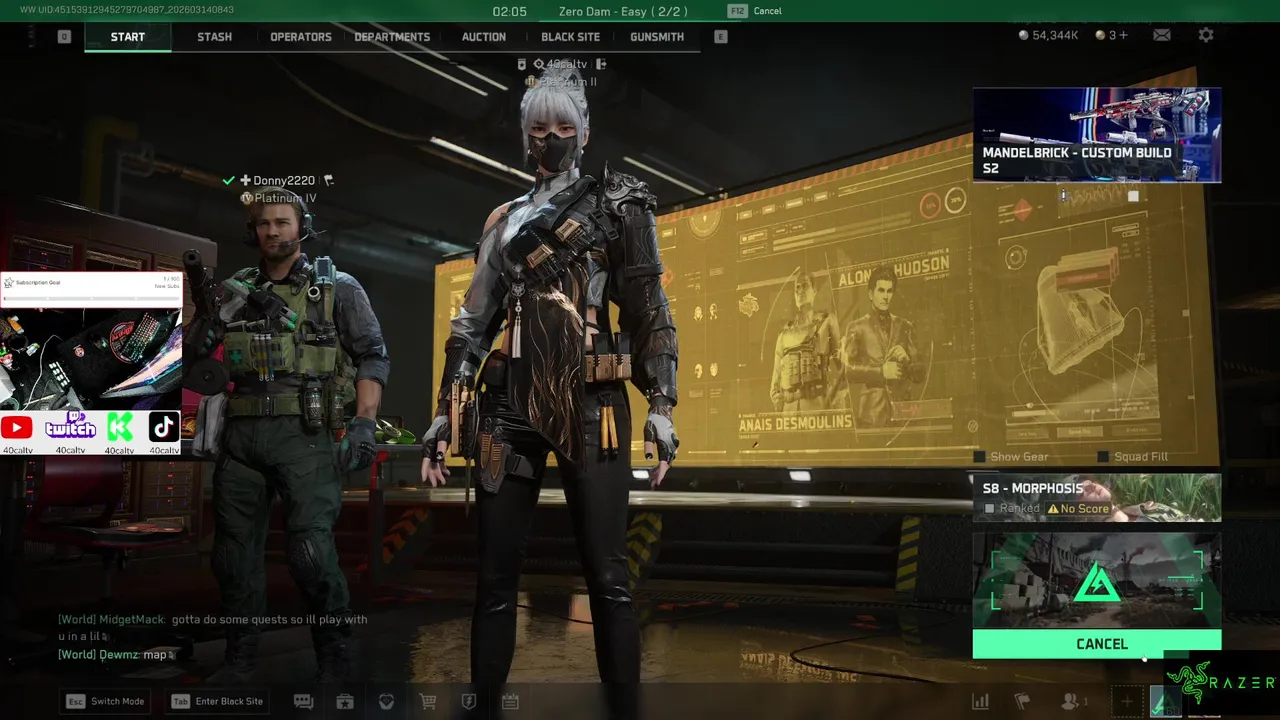This screenshot has height=720, width=1280.
Task: Enable the Squad Fill checkbox
Action: pos(1103,457)
